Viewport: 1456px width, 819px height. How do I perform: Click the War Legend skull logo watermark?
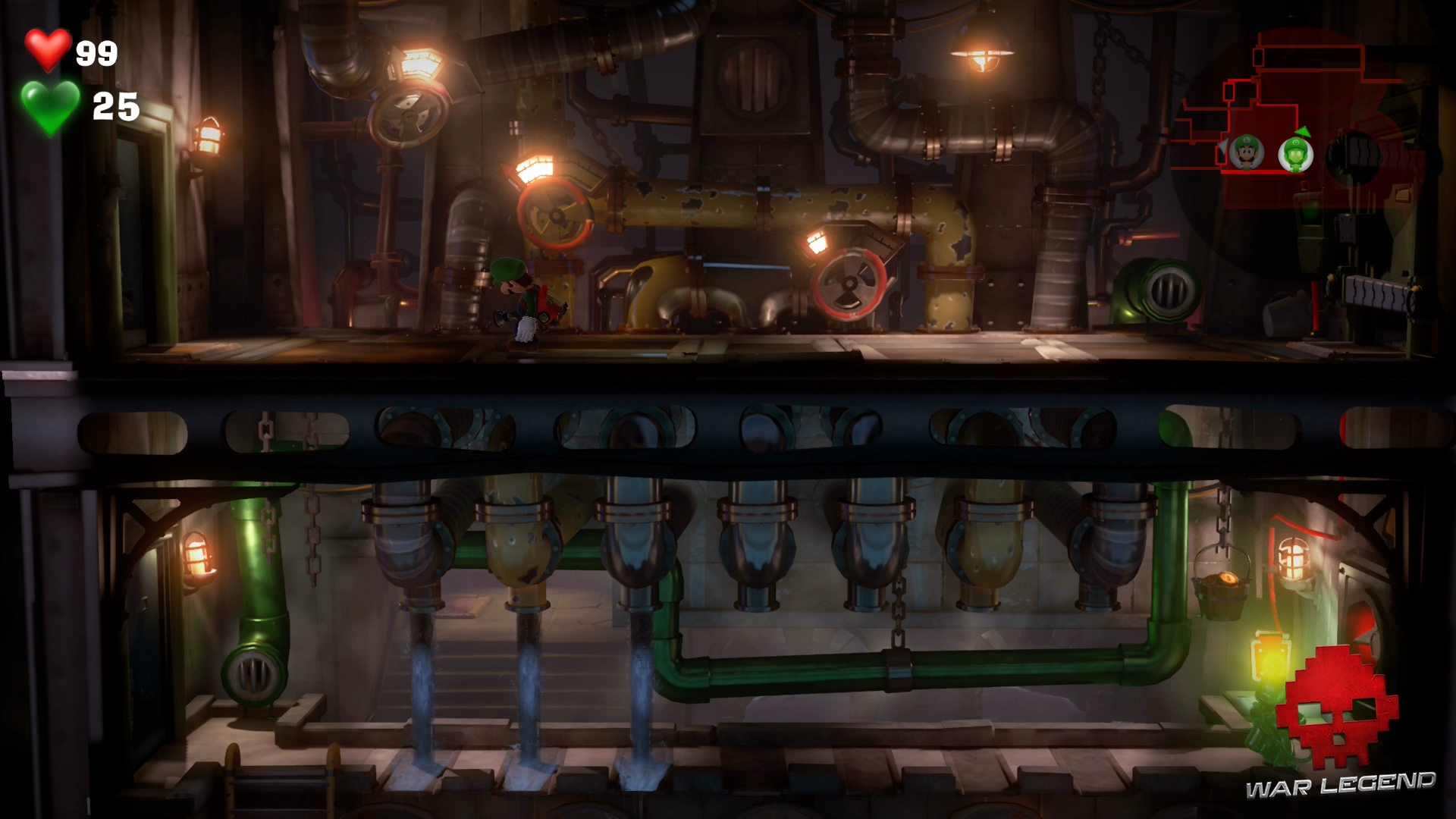1338,707
